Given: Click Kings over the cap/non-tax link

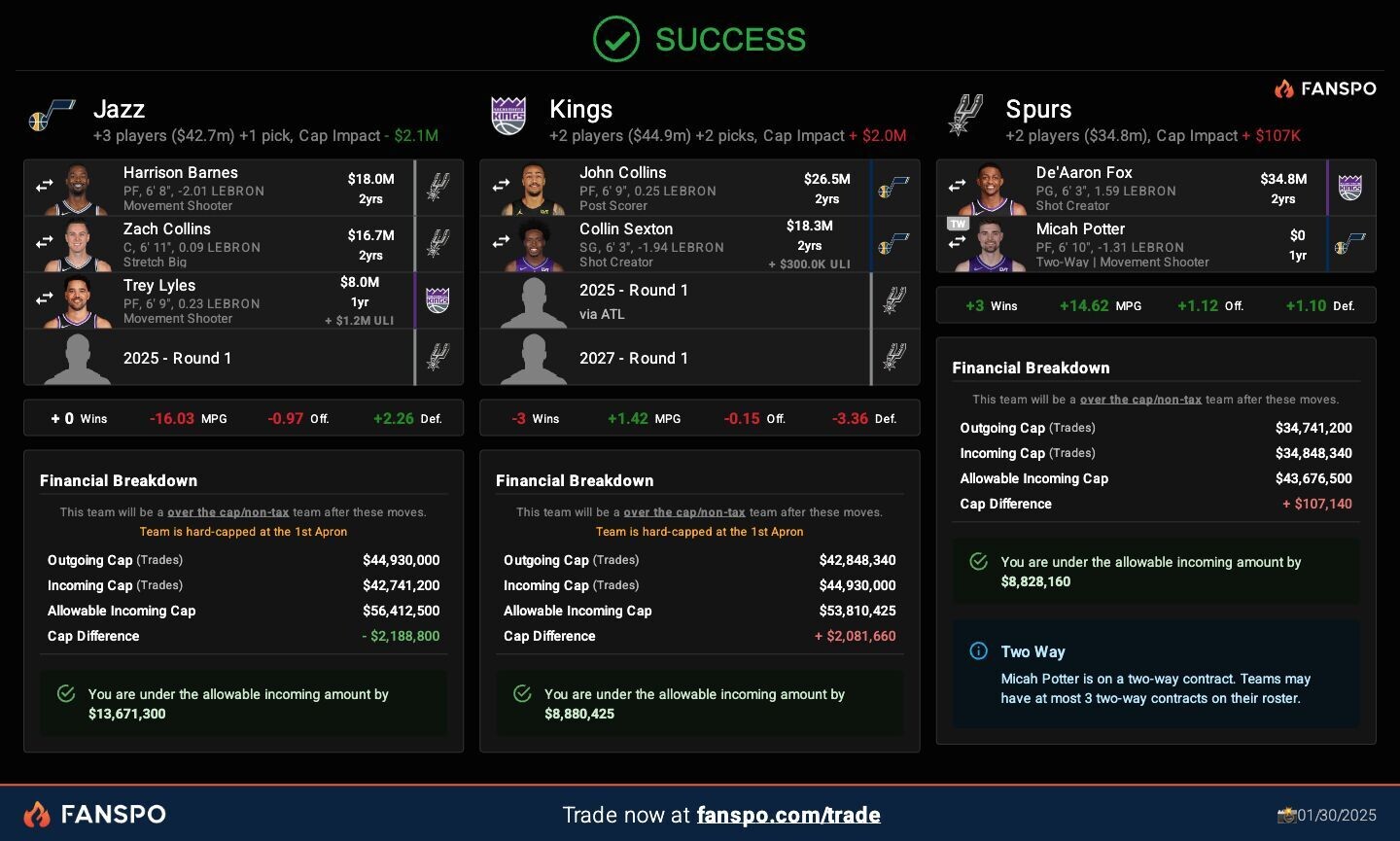Looking at the screenshot, I should tap(684, 512).
